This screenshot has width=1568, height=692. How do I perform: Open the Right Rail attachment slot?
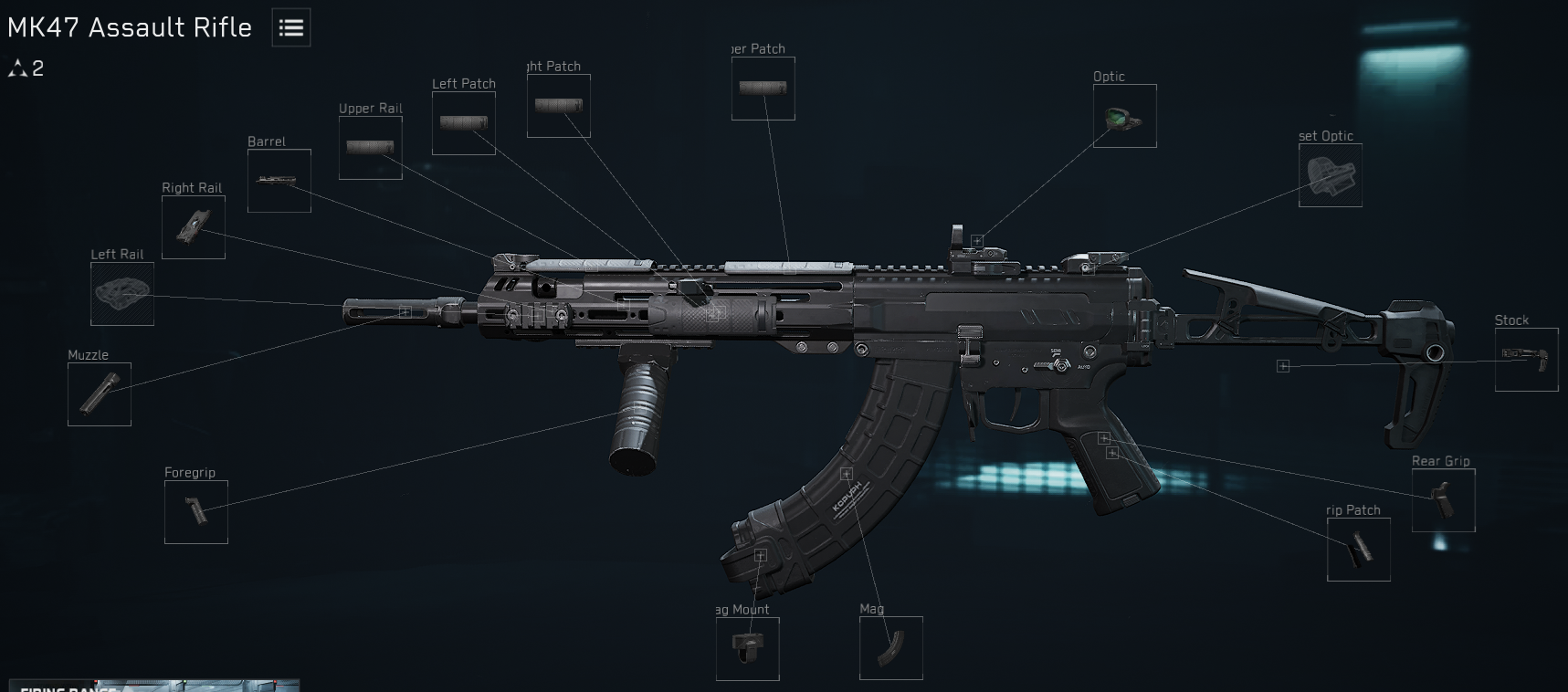[194, 227]
